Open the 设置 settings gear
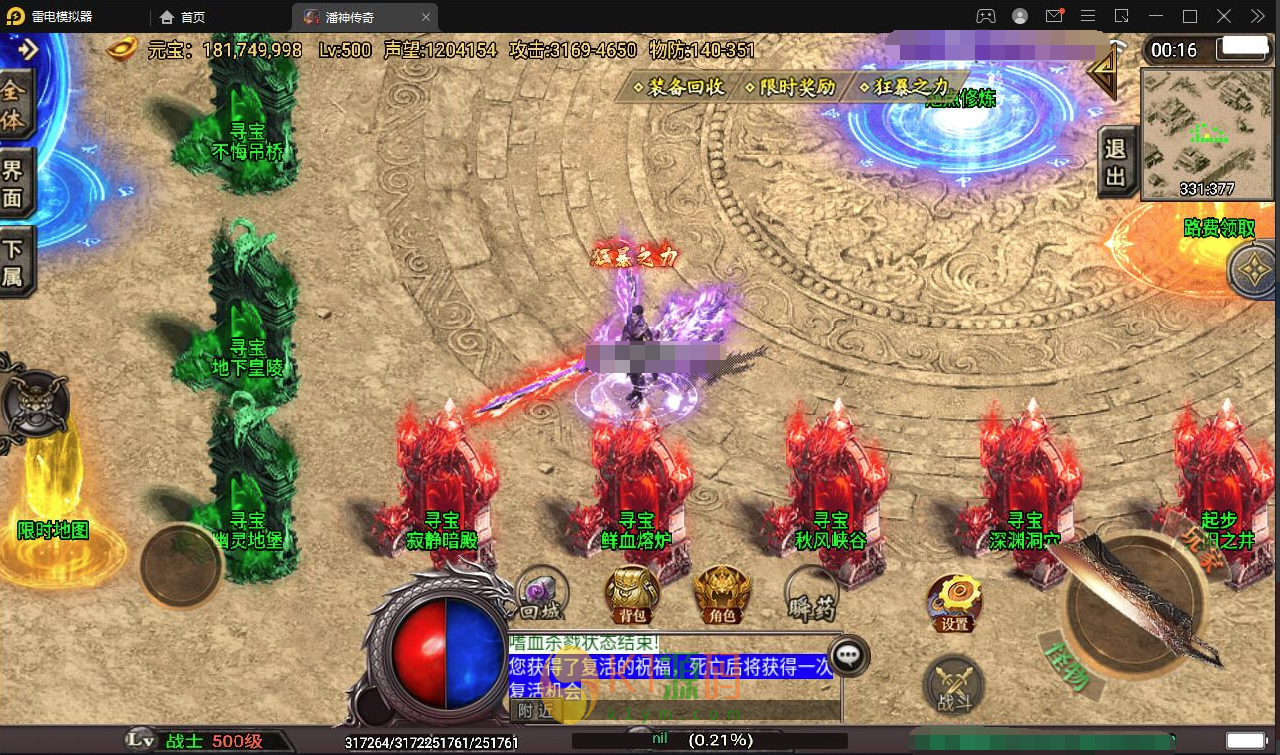Image resolution: width=1280 pixels, height=755 pixels. (954, 602)
